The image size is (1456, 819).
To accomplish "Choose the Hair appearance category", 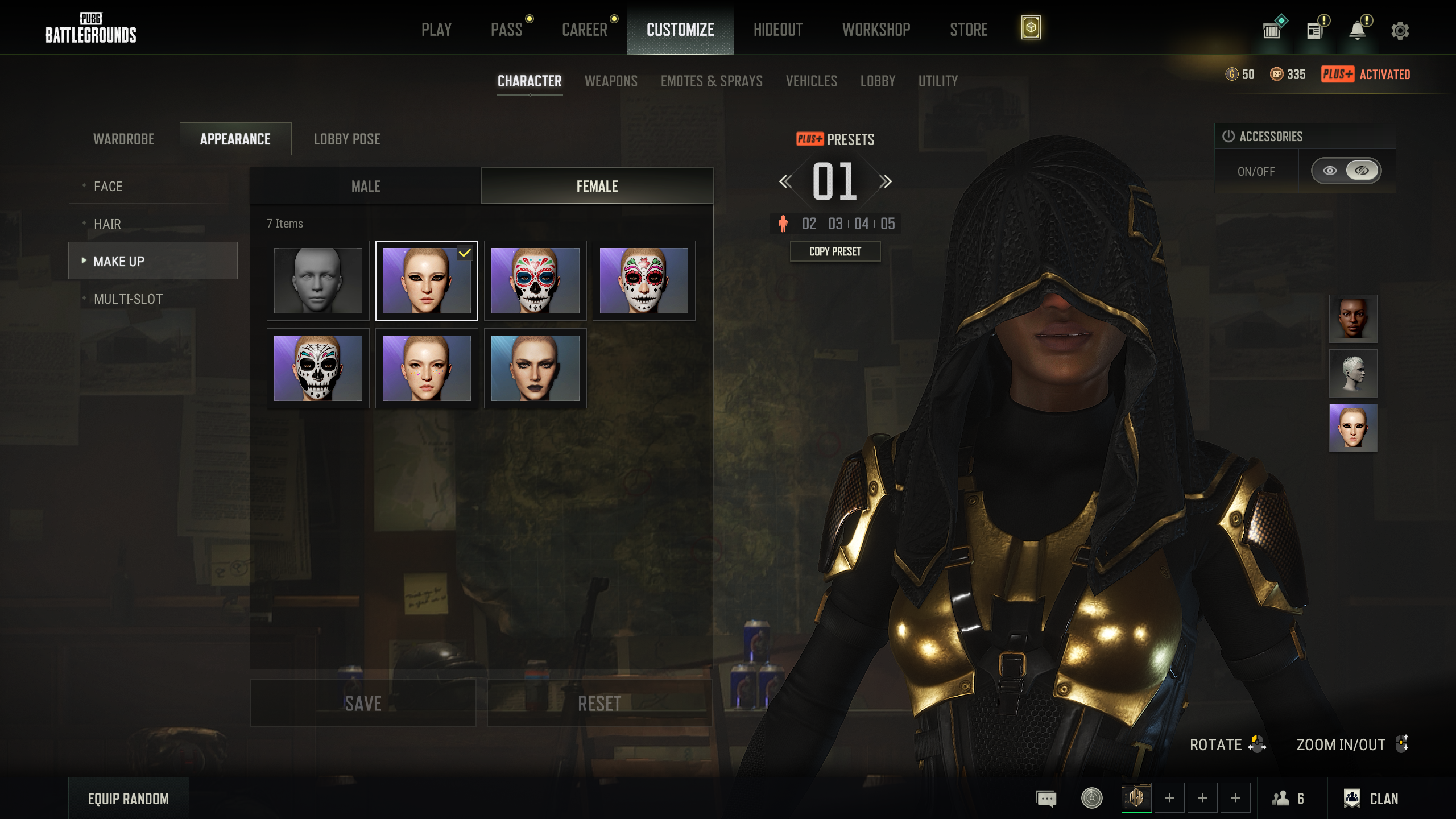I will (x=107, y=224).
